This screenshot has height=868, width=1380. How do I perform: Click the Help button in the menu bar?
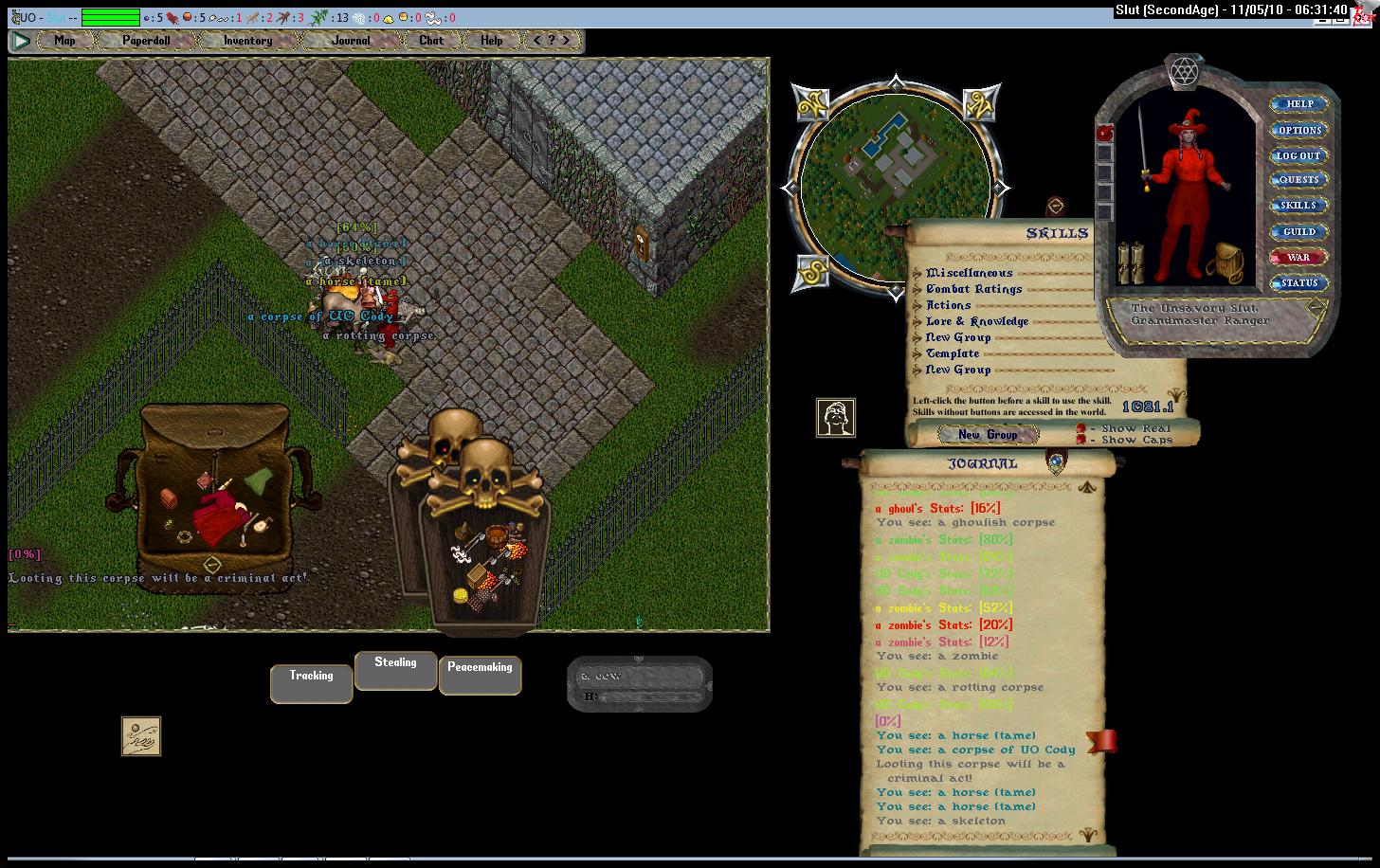coord(491,41)
